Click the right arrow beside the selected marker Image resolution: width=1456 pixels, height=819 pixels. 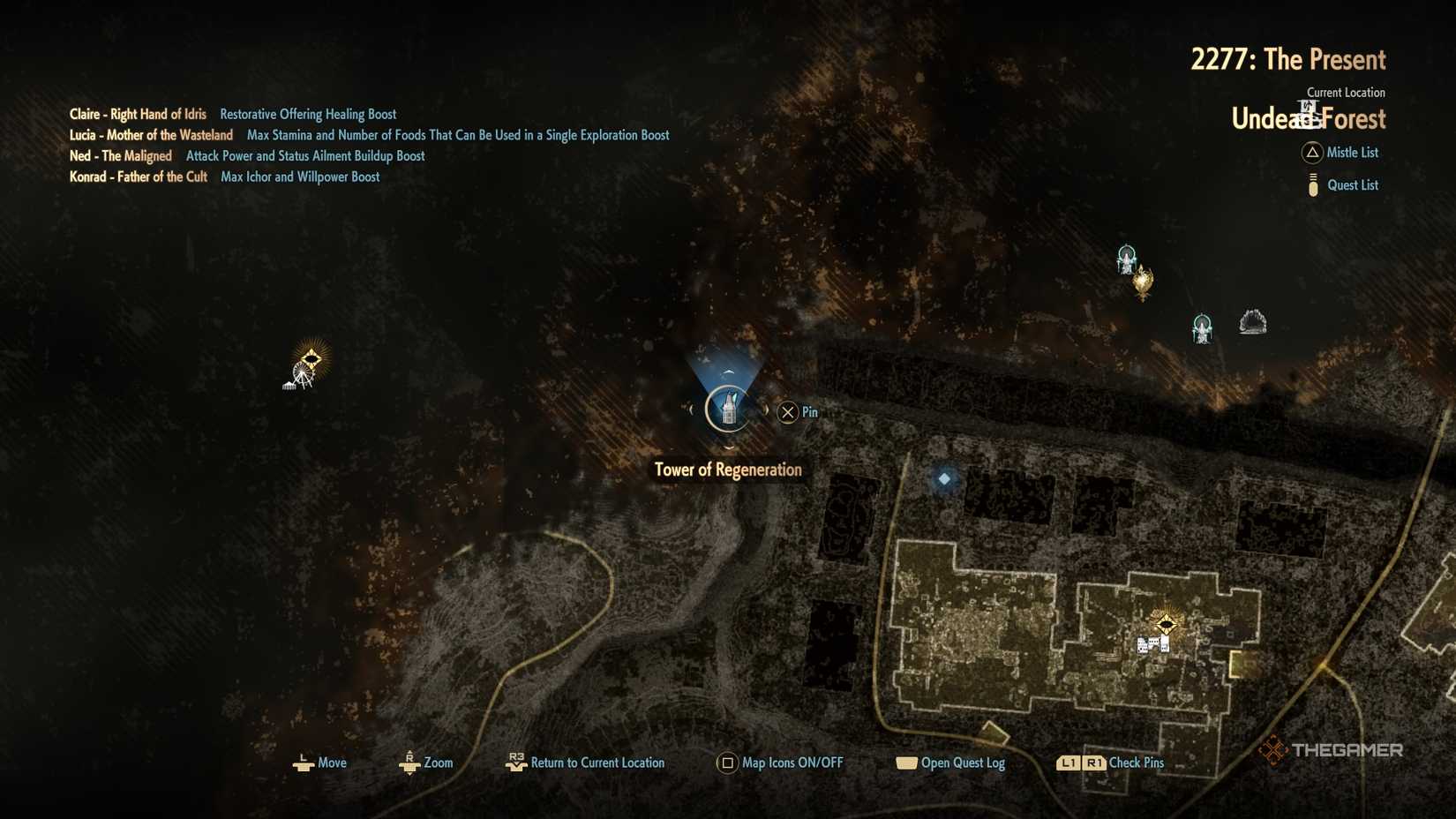(766, 409)
